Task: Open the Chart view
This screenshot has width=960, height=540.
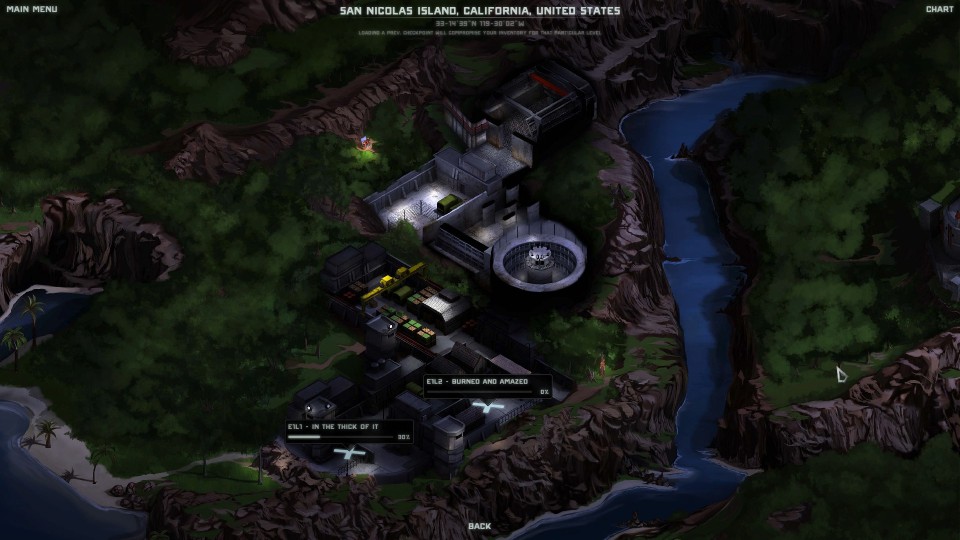Action: point(939,10)
